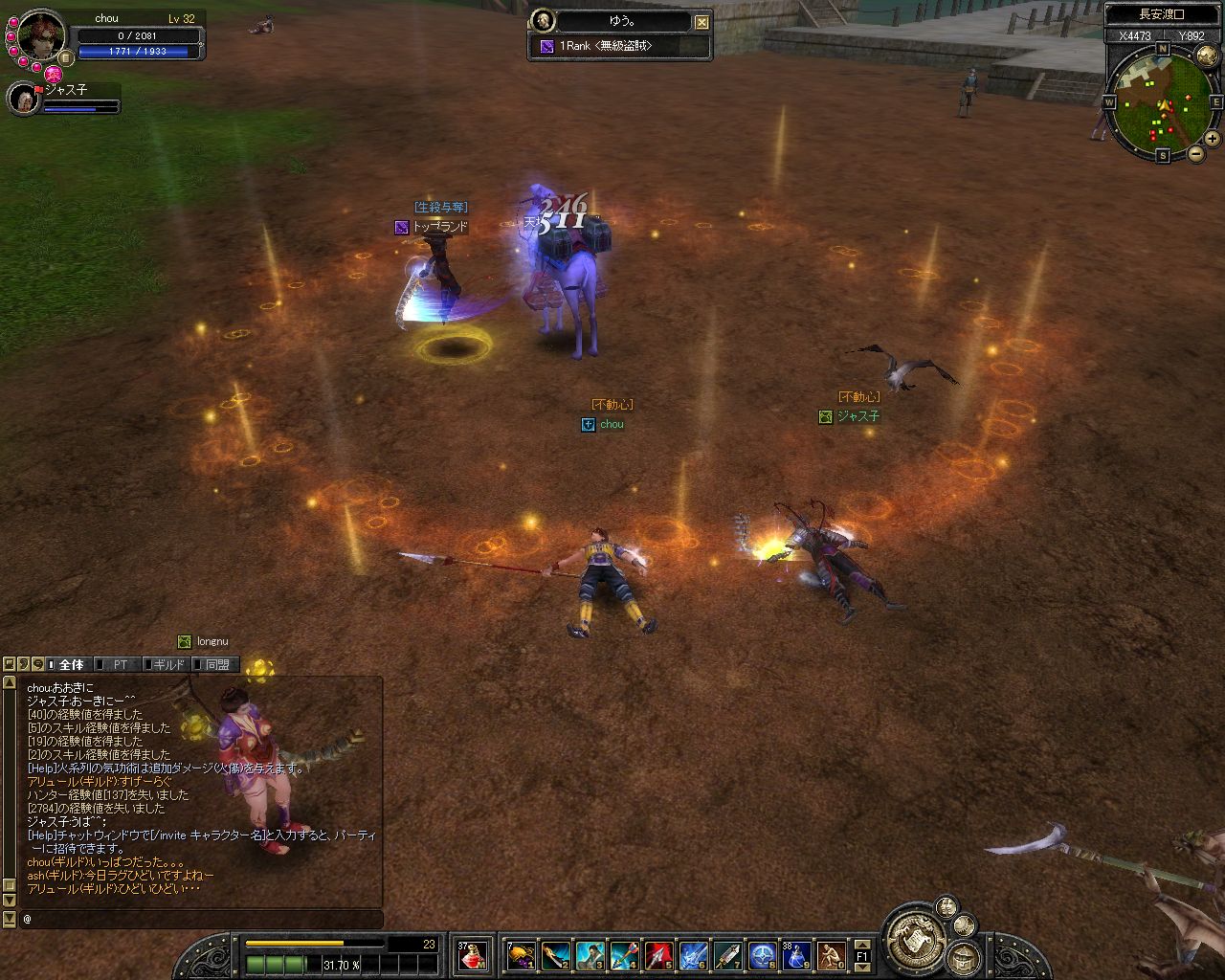Activate the red spear skill in slot 5
1225x980 pixels.
pyautogui.click(x=658, y=955)
